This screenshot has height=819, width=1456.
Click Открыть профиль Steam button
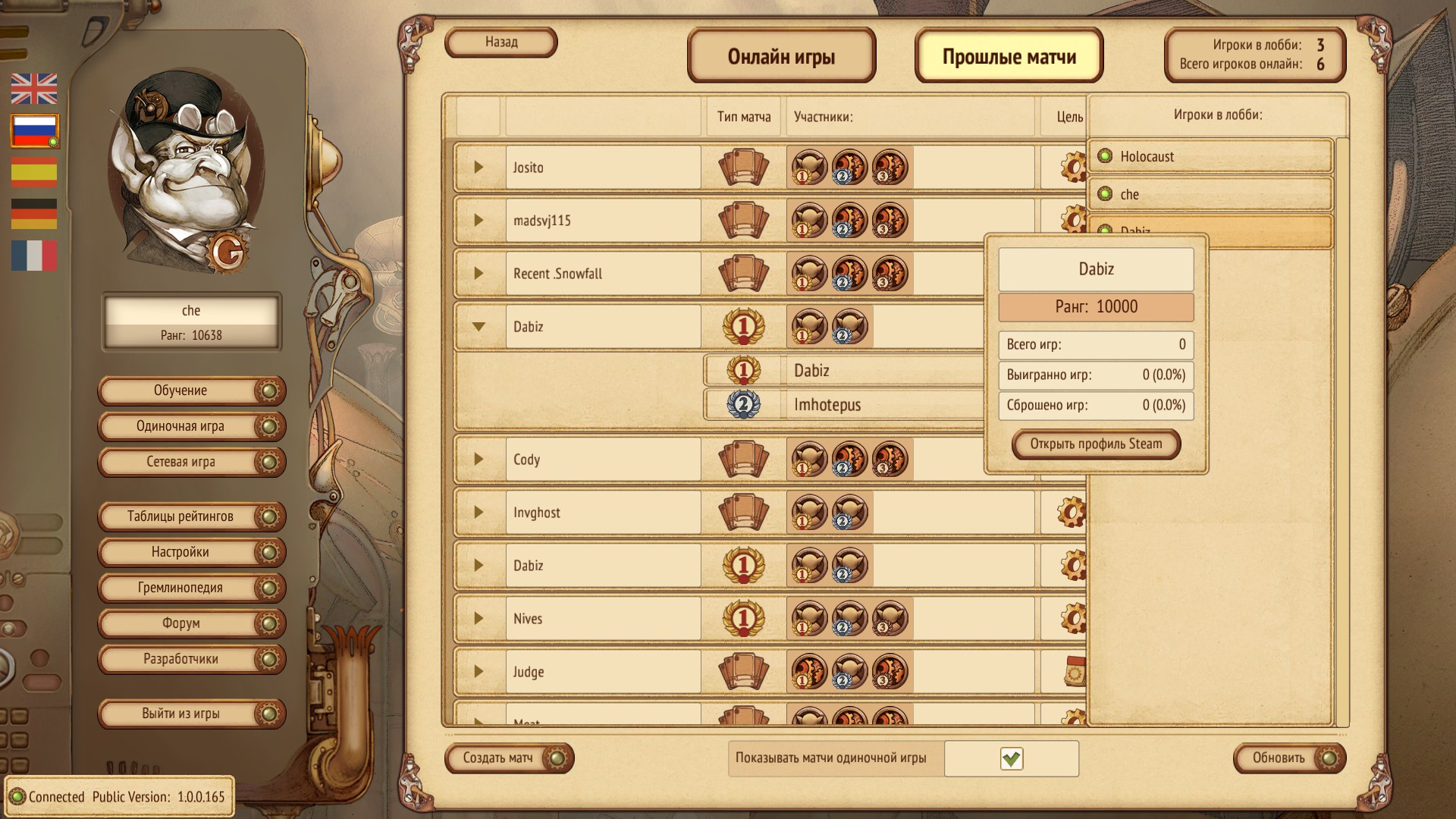point(1096,444)
